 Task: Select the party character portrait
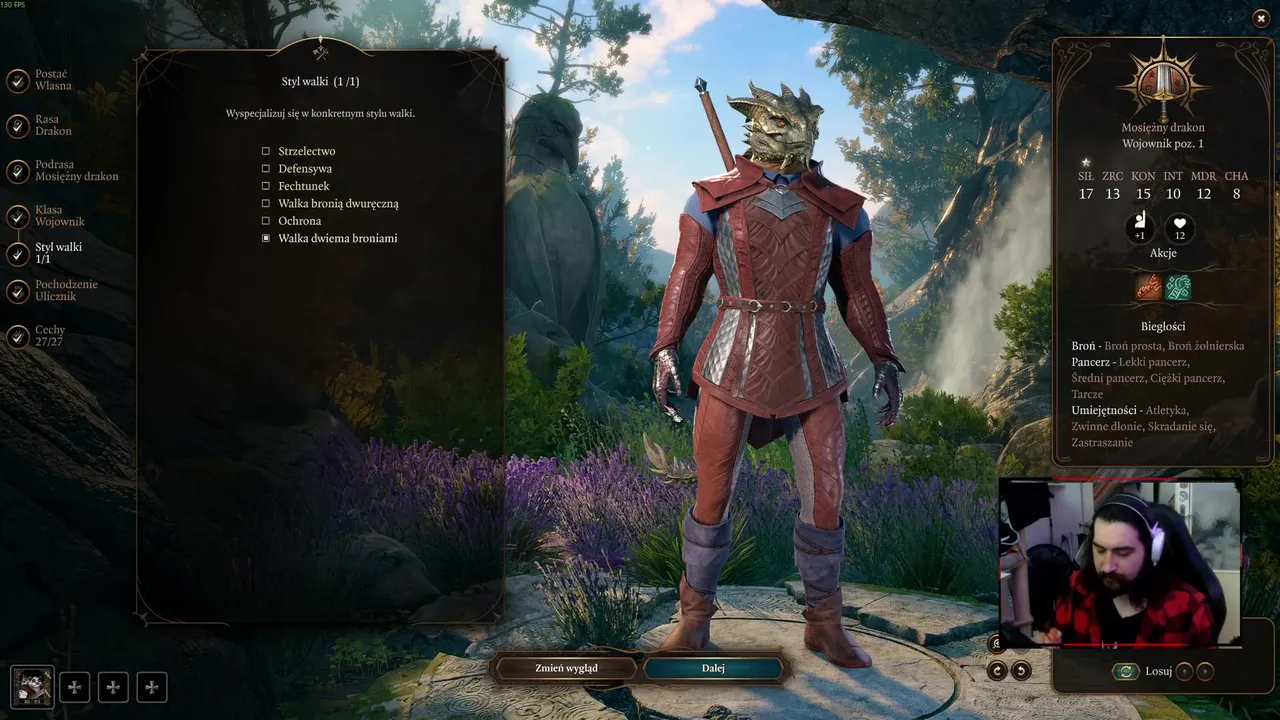[x=31, y=687]
